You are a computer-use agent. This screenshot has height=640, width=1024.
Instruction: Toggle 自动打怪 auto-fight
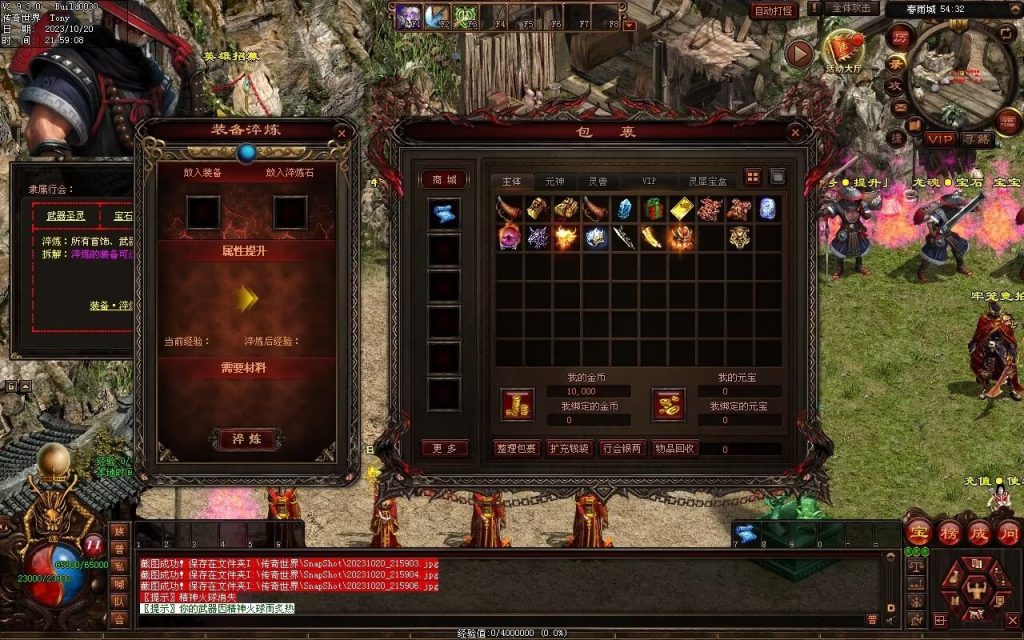(773, 10)
